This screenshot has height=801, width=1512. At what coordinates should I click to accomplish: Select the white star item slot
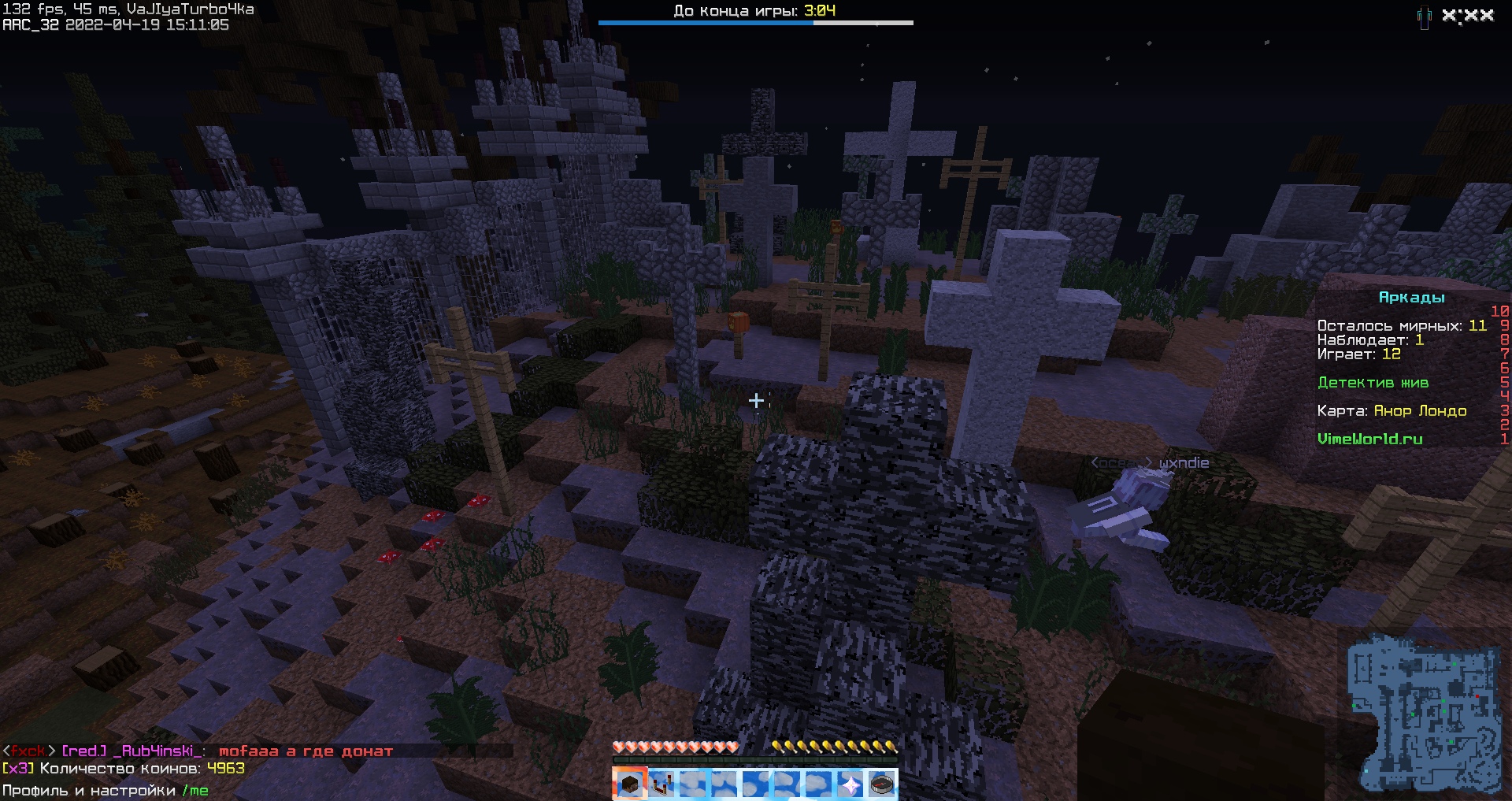click(x=850, y=784)
